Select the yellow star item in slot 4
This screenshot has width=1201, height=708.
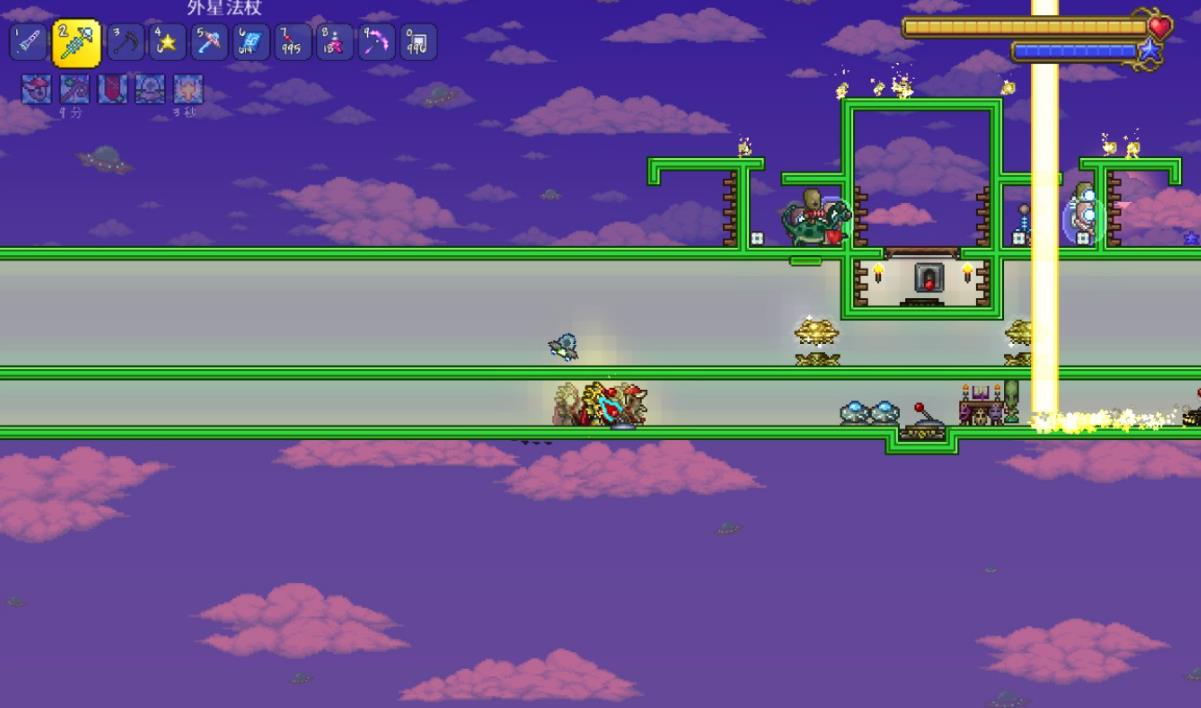(x=168, y=42)
